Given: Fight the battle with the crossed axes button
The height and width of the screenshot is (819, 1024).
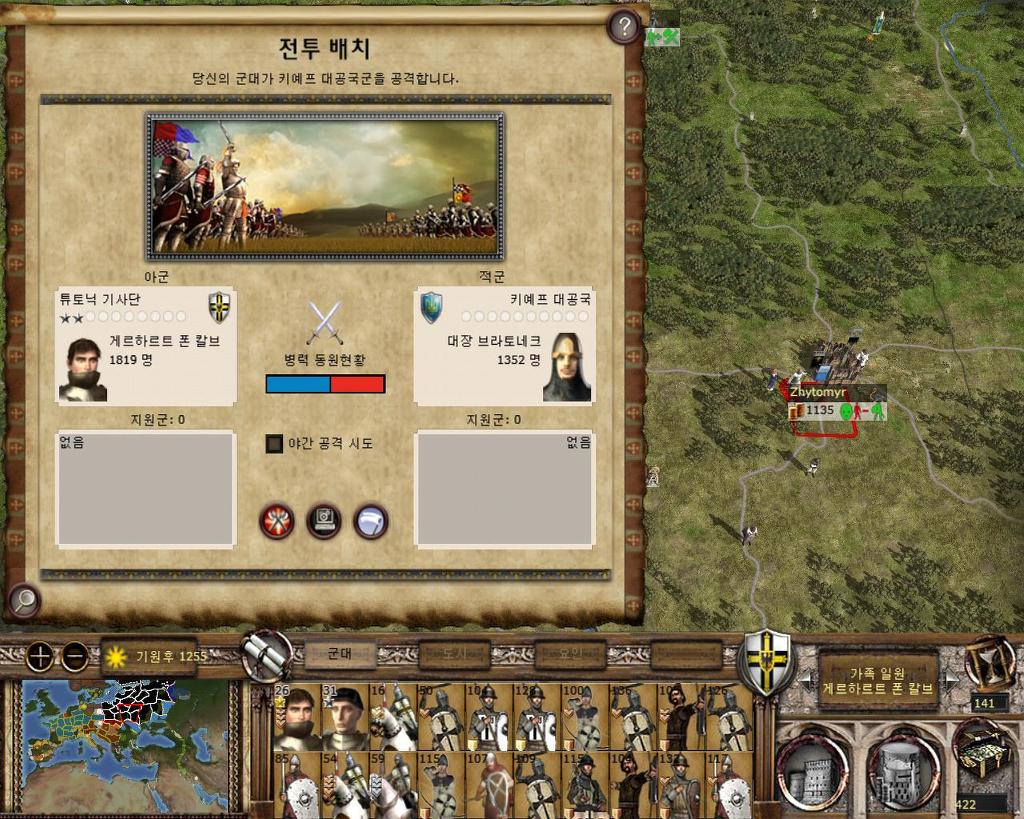Looking at the screenshot, I should (x=276, y=521).
